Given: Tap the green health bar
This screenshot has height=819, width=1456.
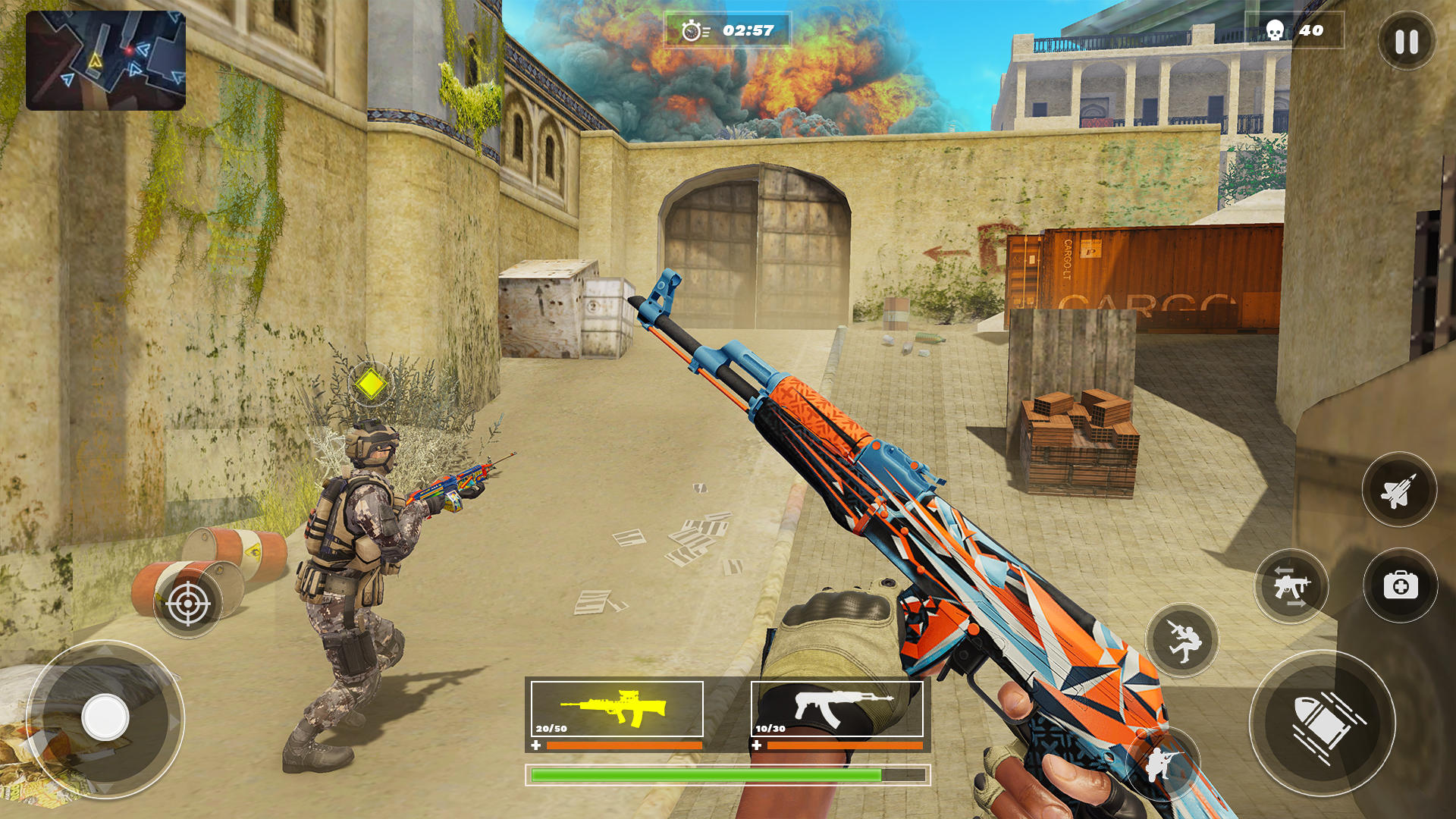Looking at the screenshot, I should coord(728,775).
